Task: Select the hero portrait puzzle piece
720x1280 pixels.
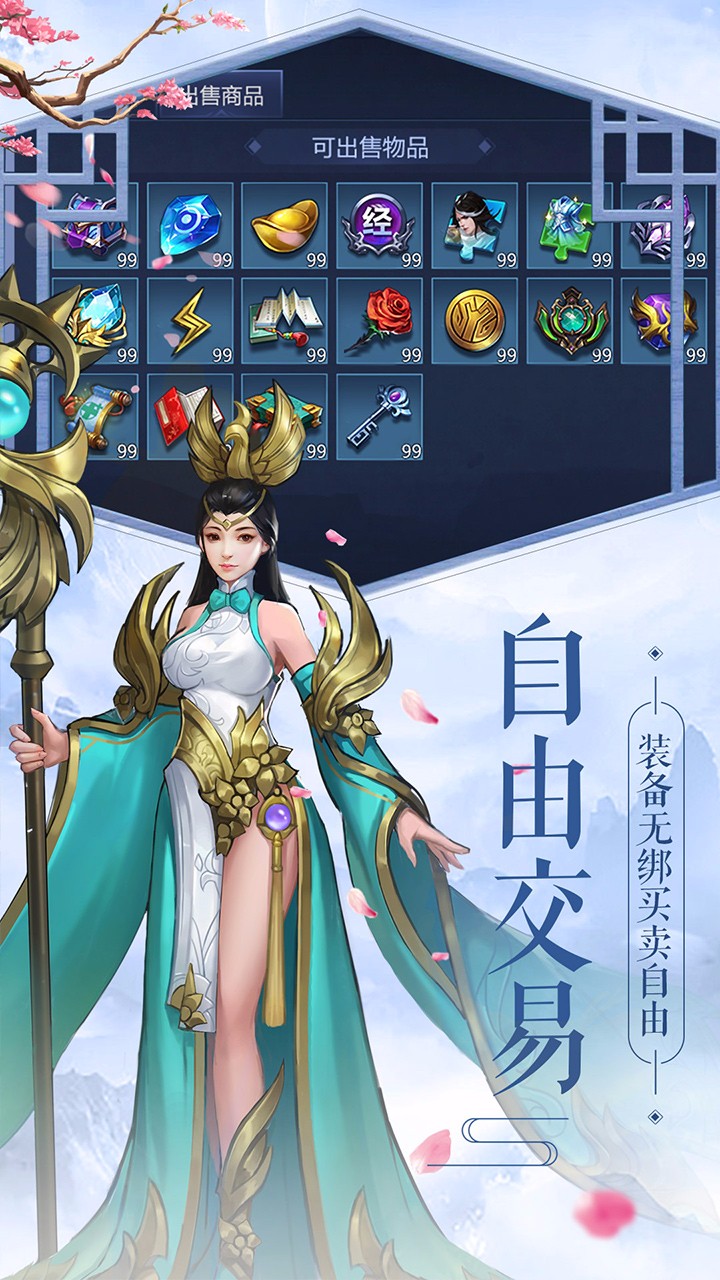Action: click(474, 225)
